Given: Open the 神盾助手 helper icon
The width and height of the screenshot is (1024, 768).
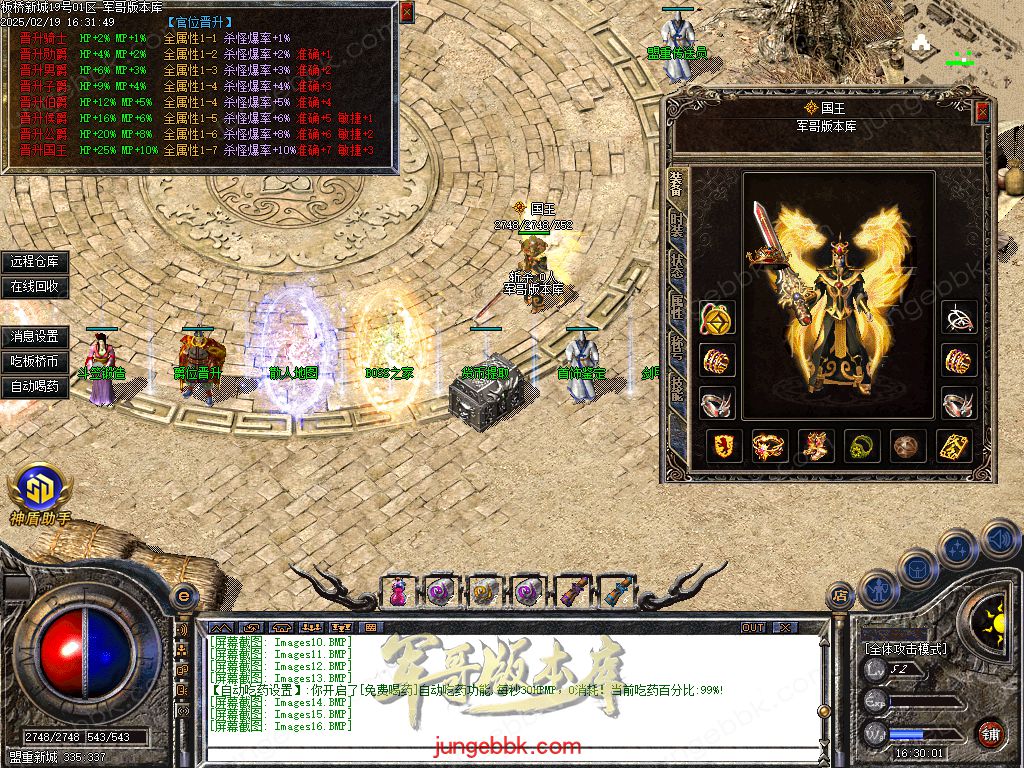Looking at the screenshot, I should pos(40,492).
